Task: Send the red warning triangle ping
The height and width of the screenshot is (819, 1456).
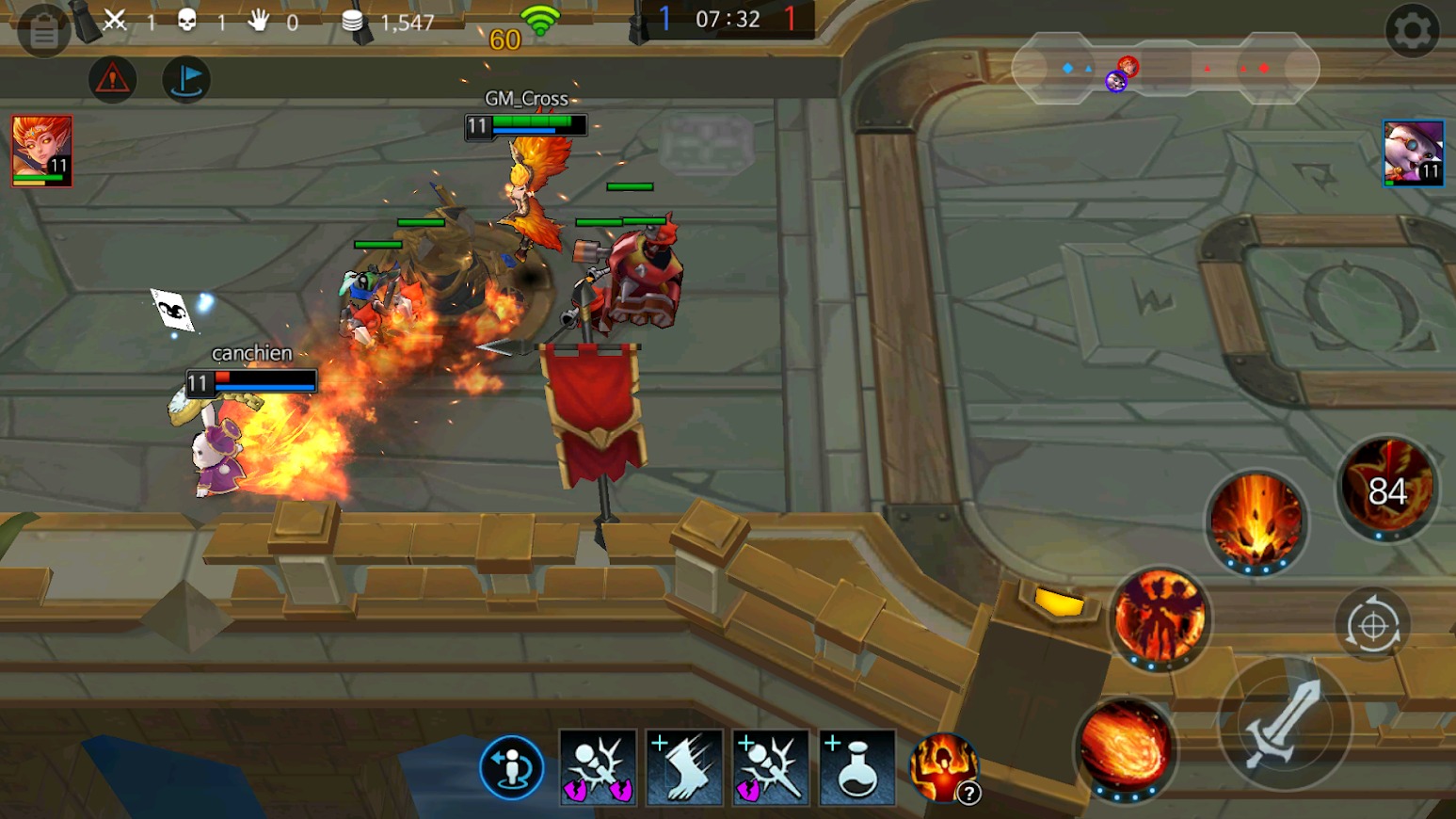Action: [x=113, y=79]
